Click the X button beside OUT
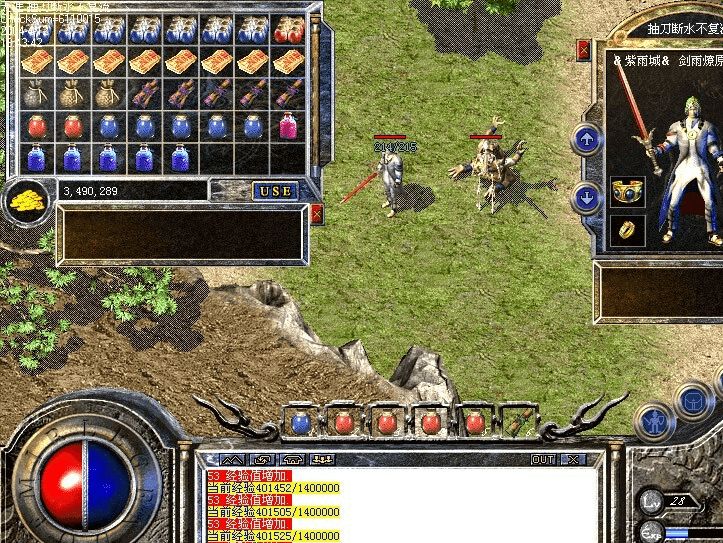Viewport: 723px width, 543px height. coord(572,460)
